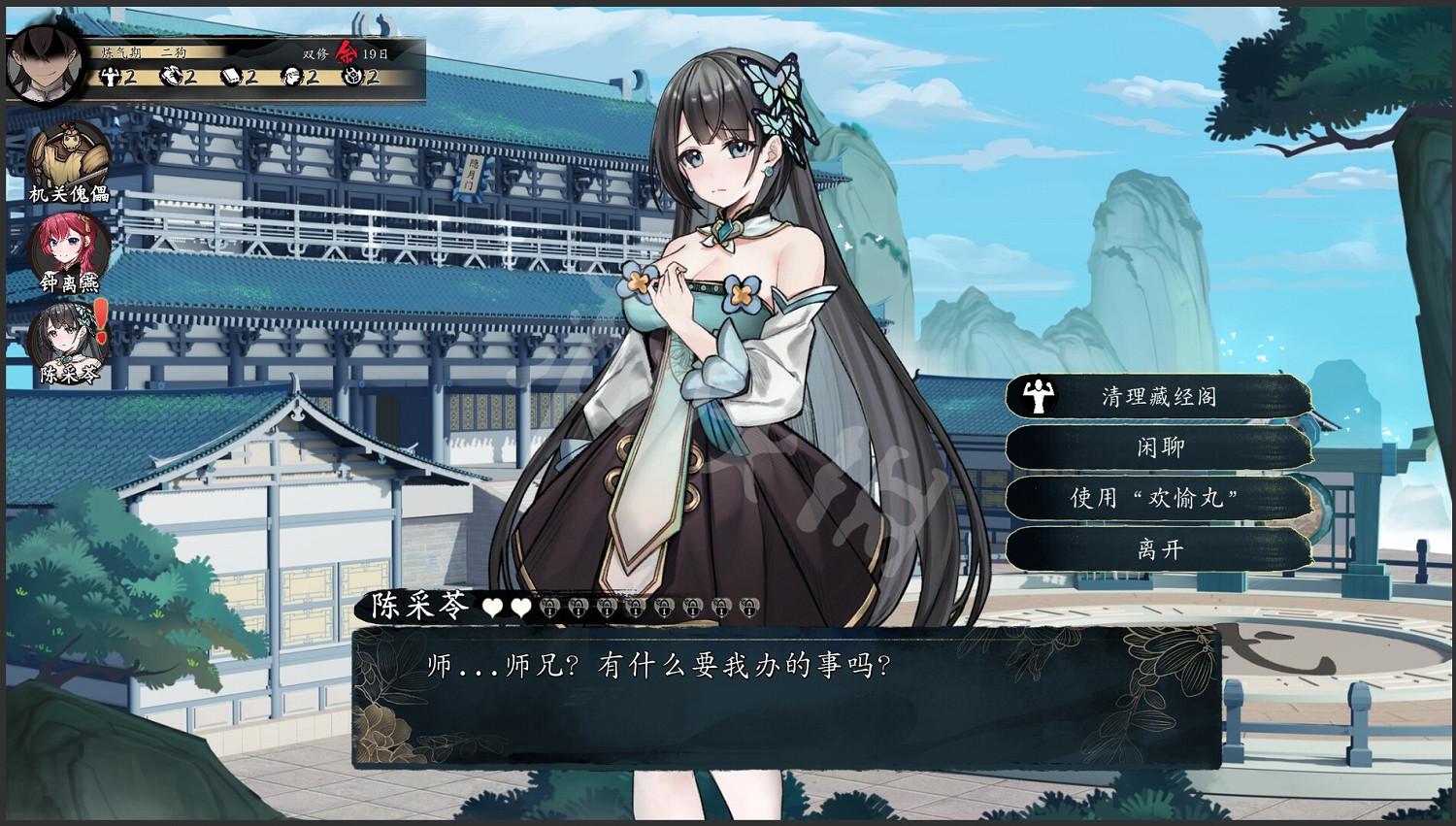This screenshot has width=1456, height=826.
Task: Click the book knowledge stat icon
Action: coord(233,76)
